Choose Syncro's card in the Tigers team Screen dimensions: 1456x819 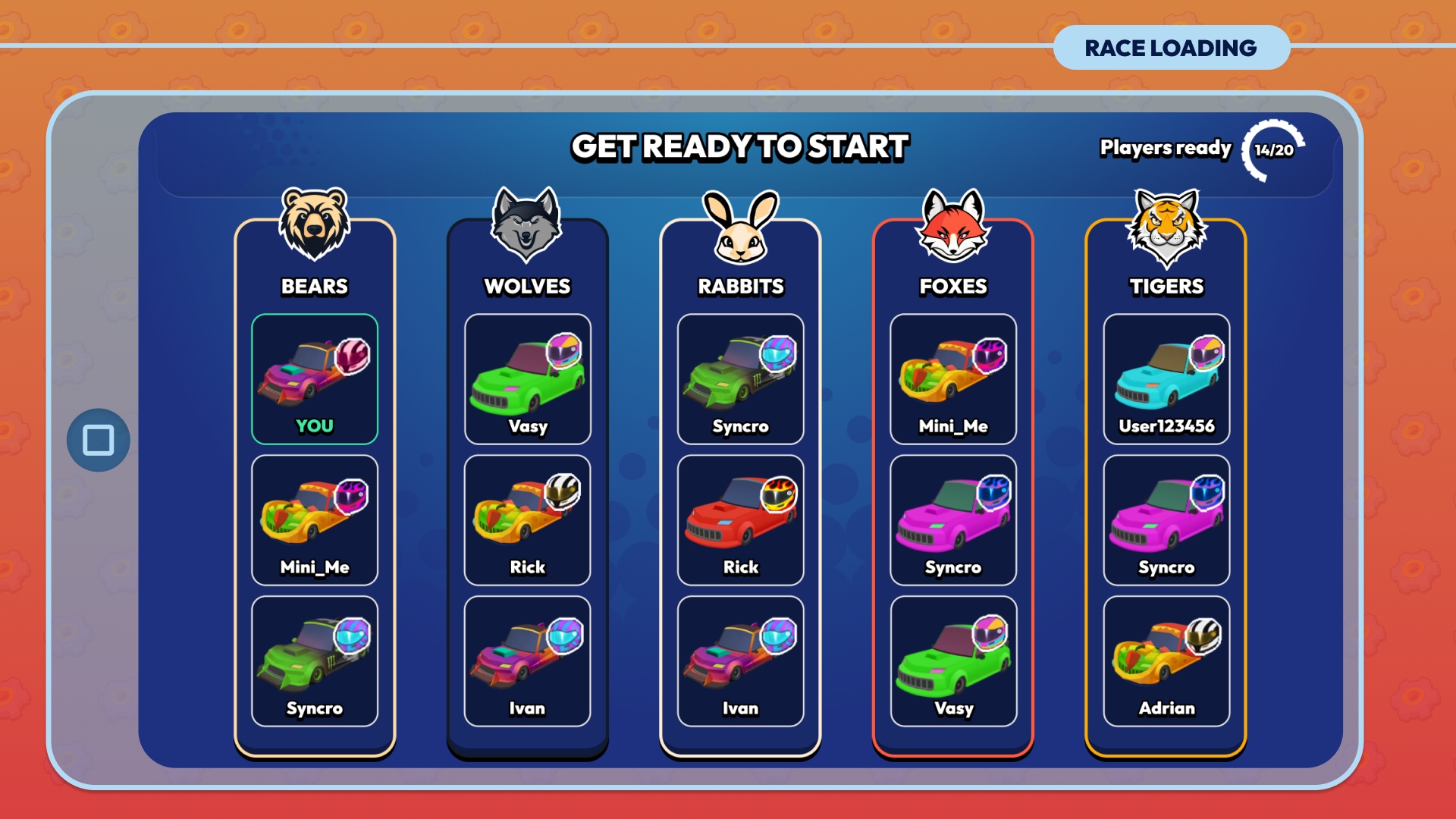(1166, 520)
